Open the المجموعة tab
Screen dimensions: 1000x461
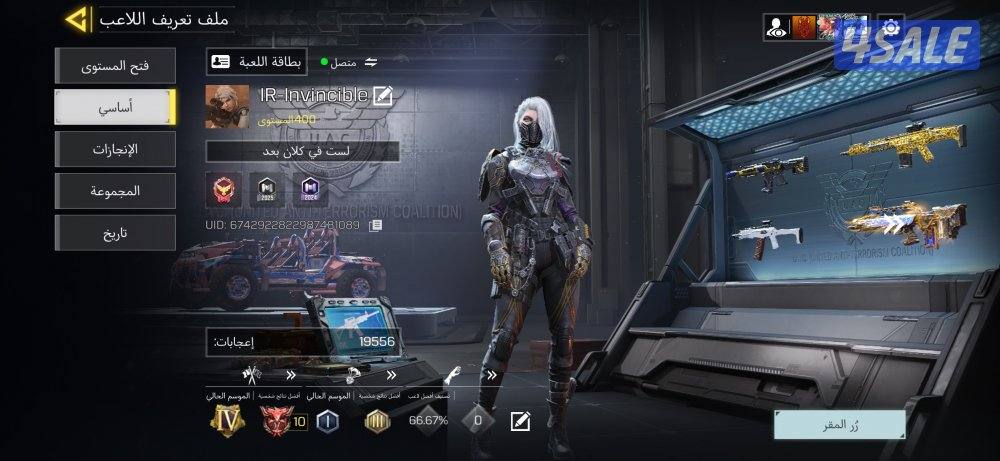coord(115,190)
